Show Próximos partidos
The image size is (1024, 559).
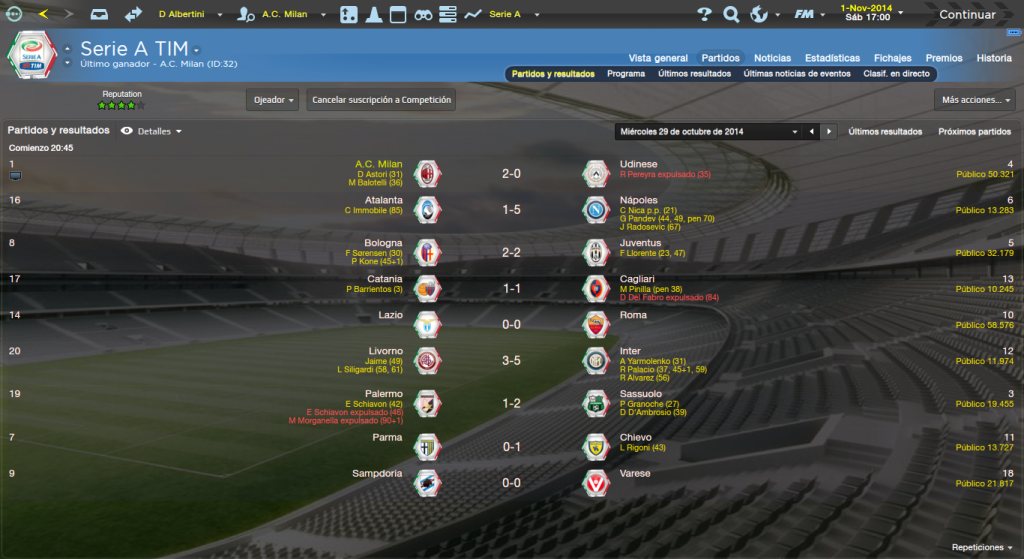tap(974, 131)
